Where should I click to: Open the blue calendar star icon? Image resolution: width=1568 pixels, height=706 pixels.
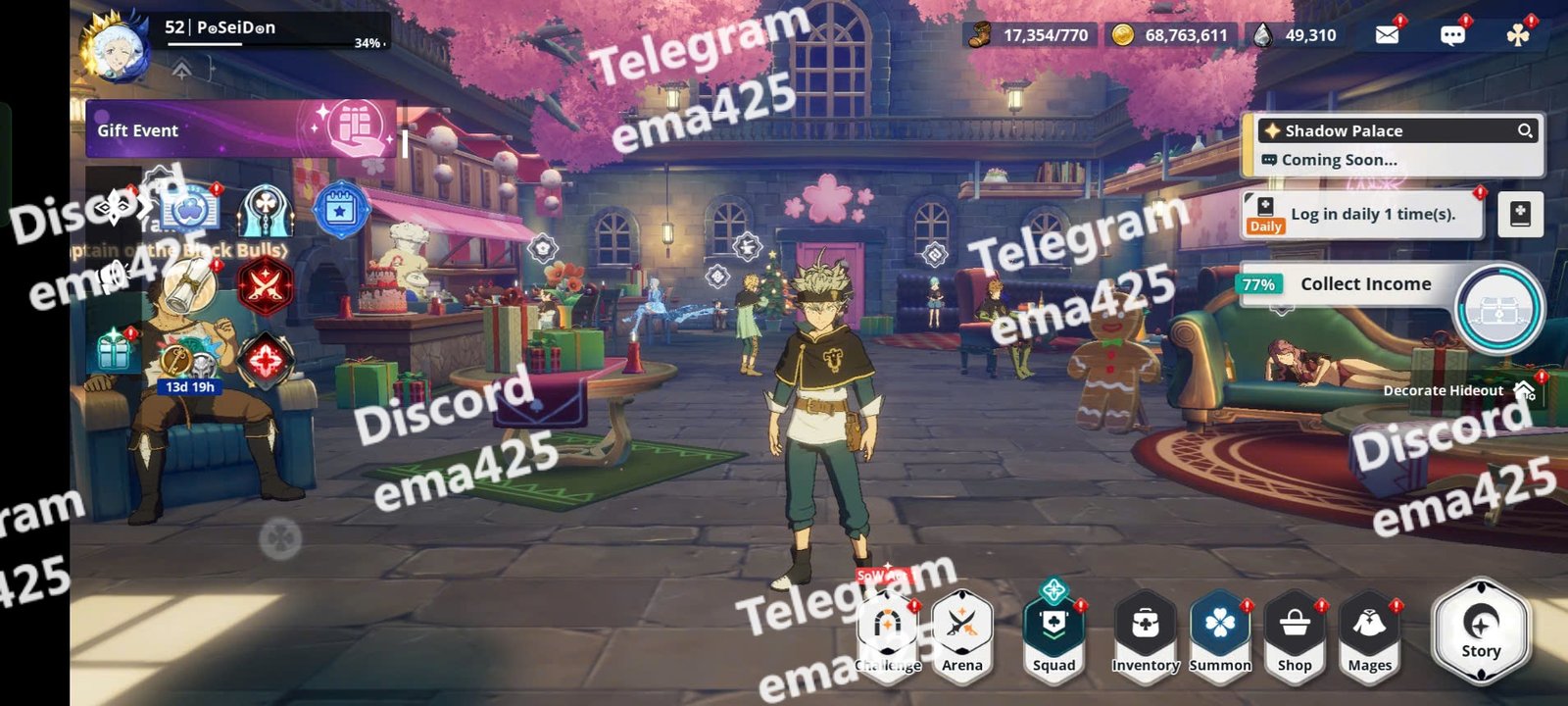coord(340,209)
